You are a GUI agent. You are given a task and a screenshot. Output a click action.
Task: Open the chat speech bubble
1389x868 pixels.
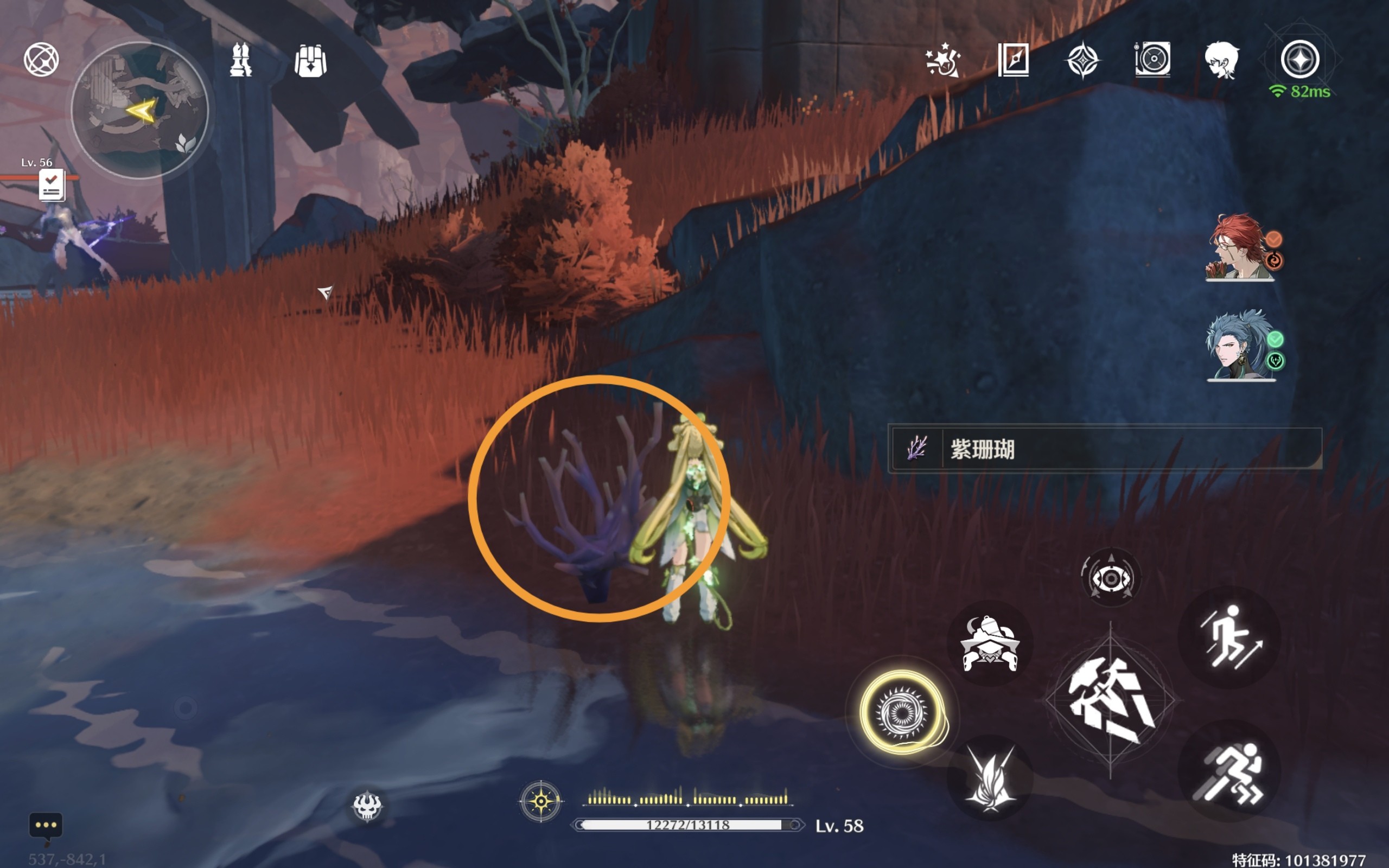pos(46,827)
